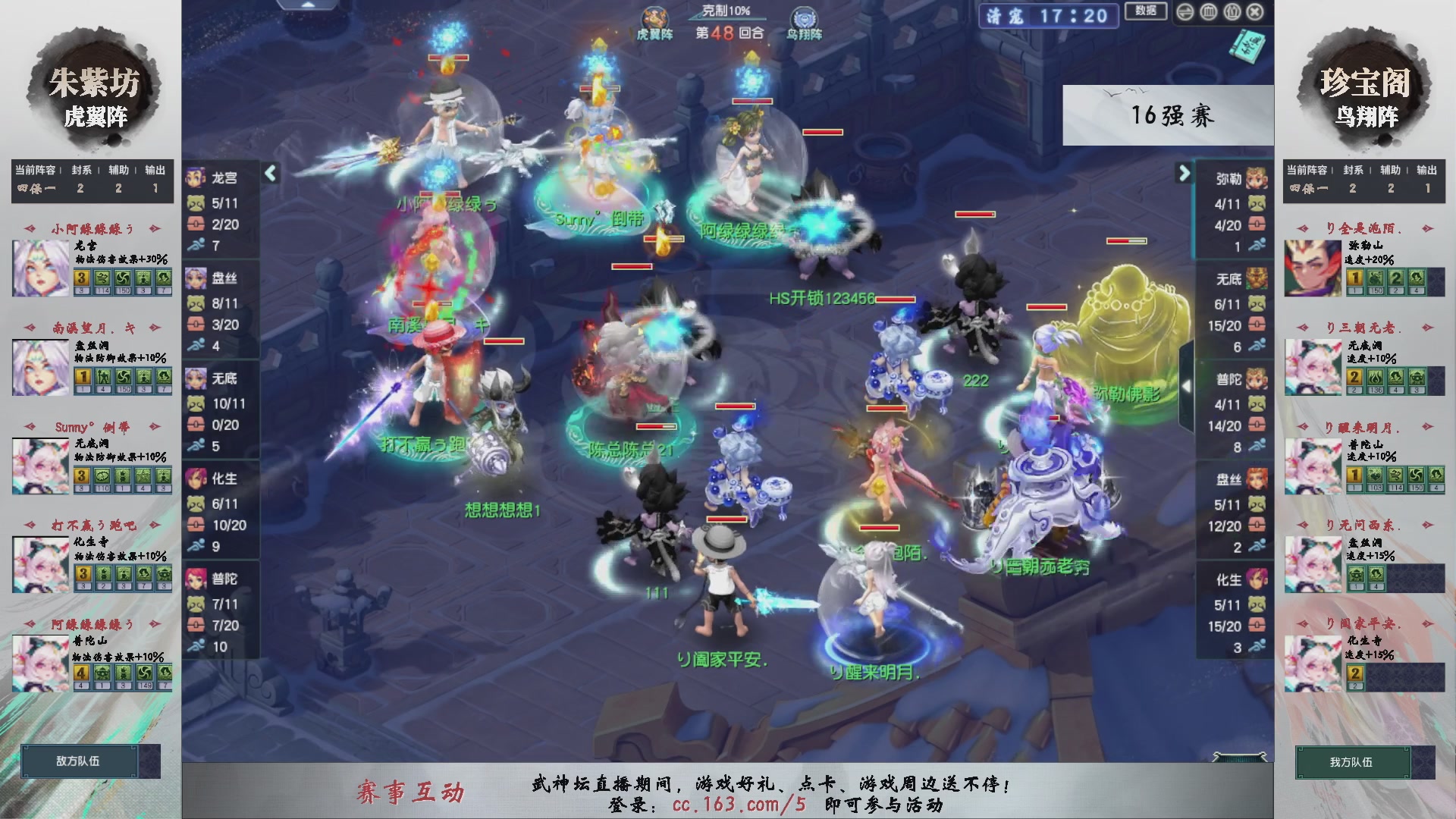Click the 盘丝 sect avatar icon
The height and width of the screenshot is (819, 1456).
(195, 277)
